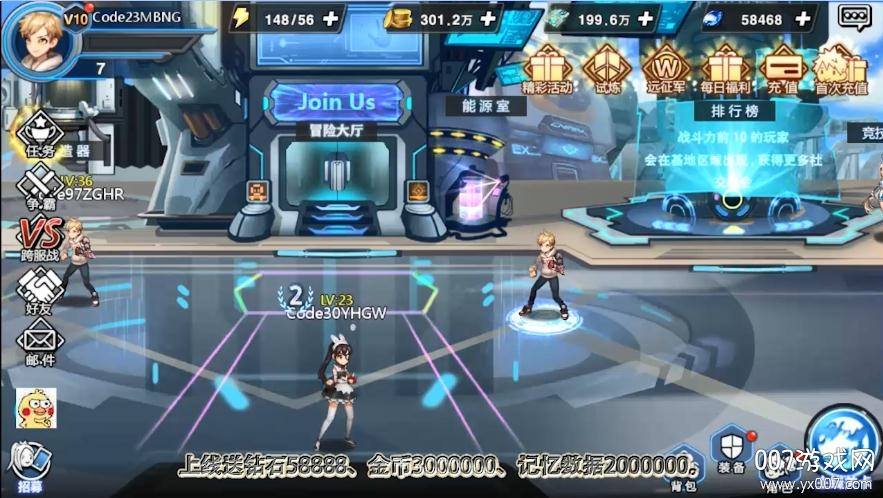Open the 首次充值 first recharge offer
This screenshot has height=498, width=883.
839,69
